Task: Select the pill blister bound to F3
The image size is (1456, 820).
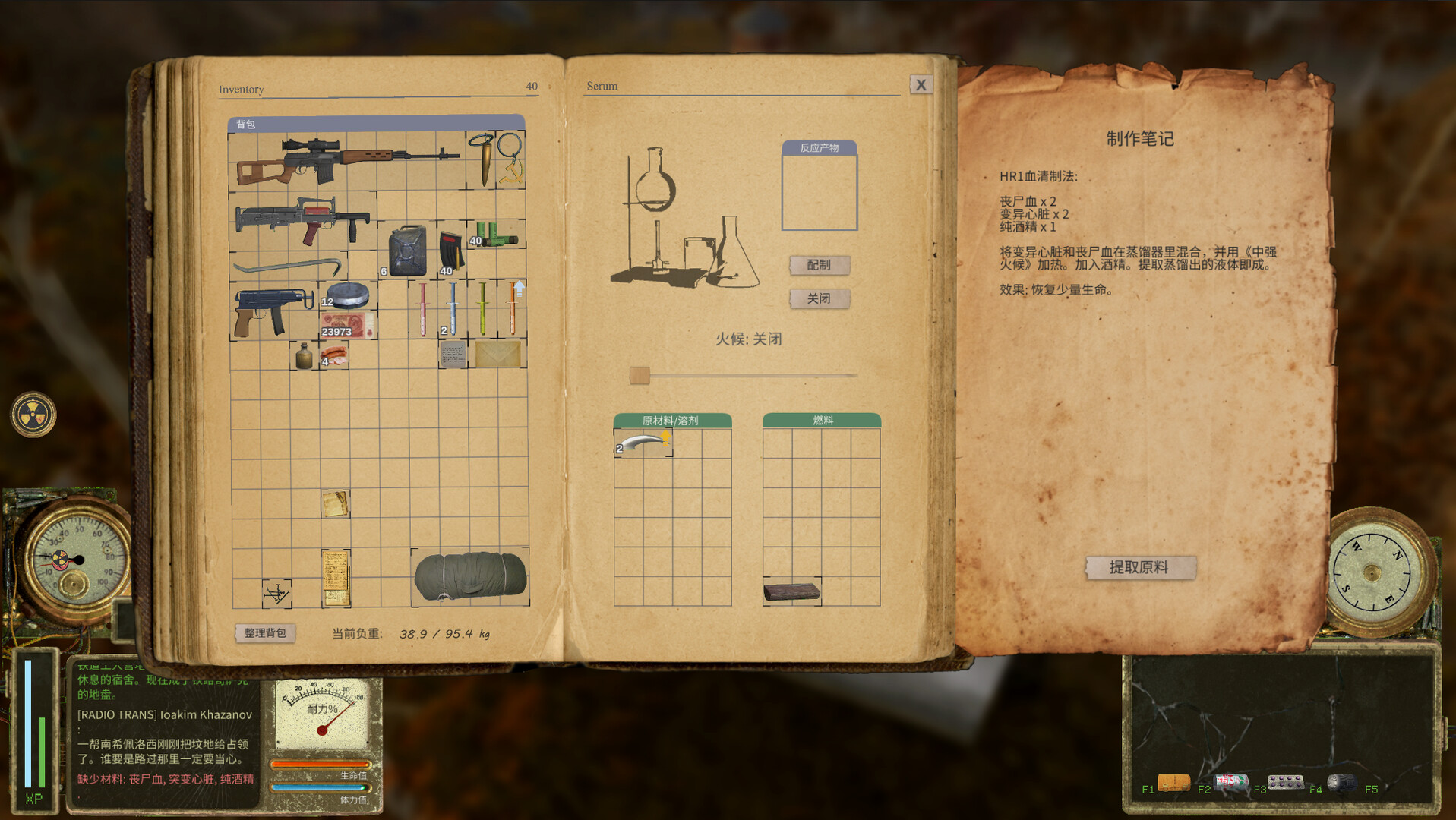Action: tap(1285, 781)
